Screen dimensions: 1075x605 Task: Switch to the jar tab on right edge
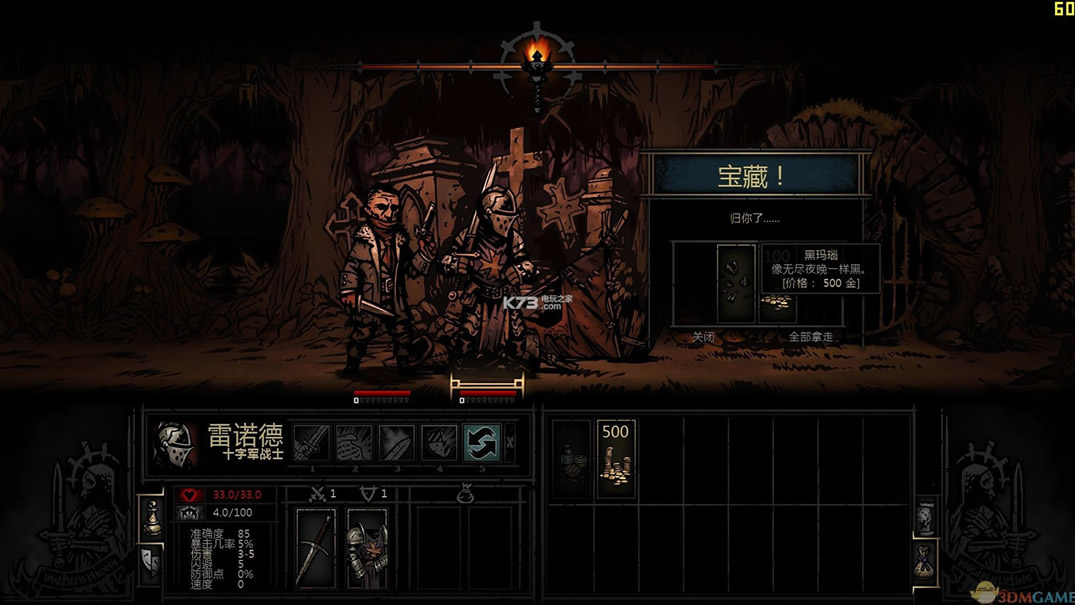coord(926,518)
